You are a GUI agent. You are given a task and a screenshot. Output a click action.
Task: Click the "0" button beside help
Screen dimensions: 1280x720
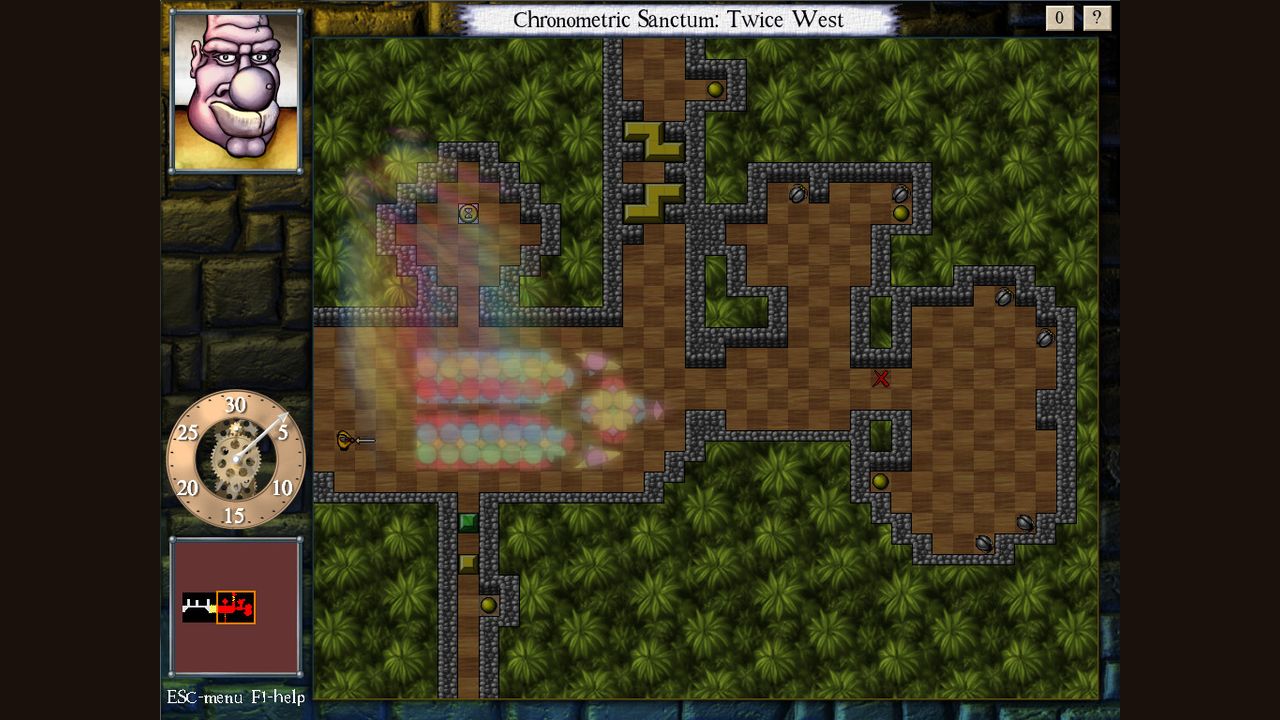pos(1060,18)
